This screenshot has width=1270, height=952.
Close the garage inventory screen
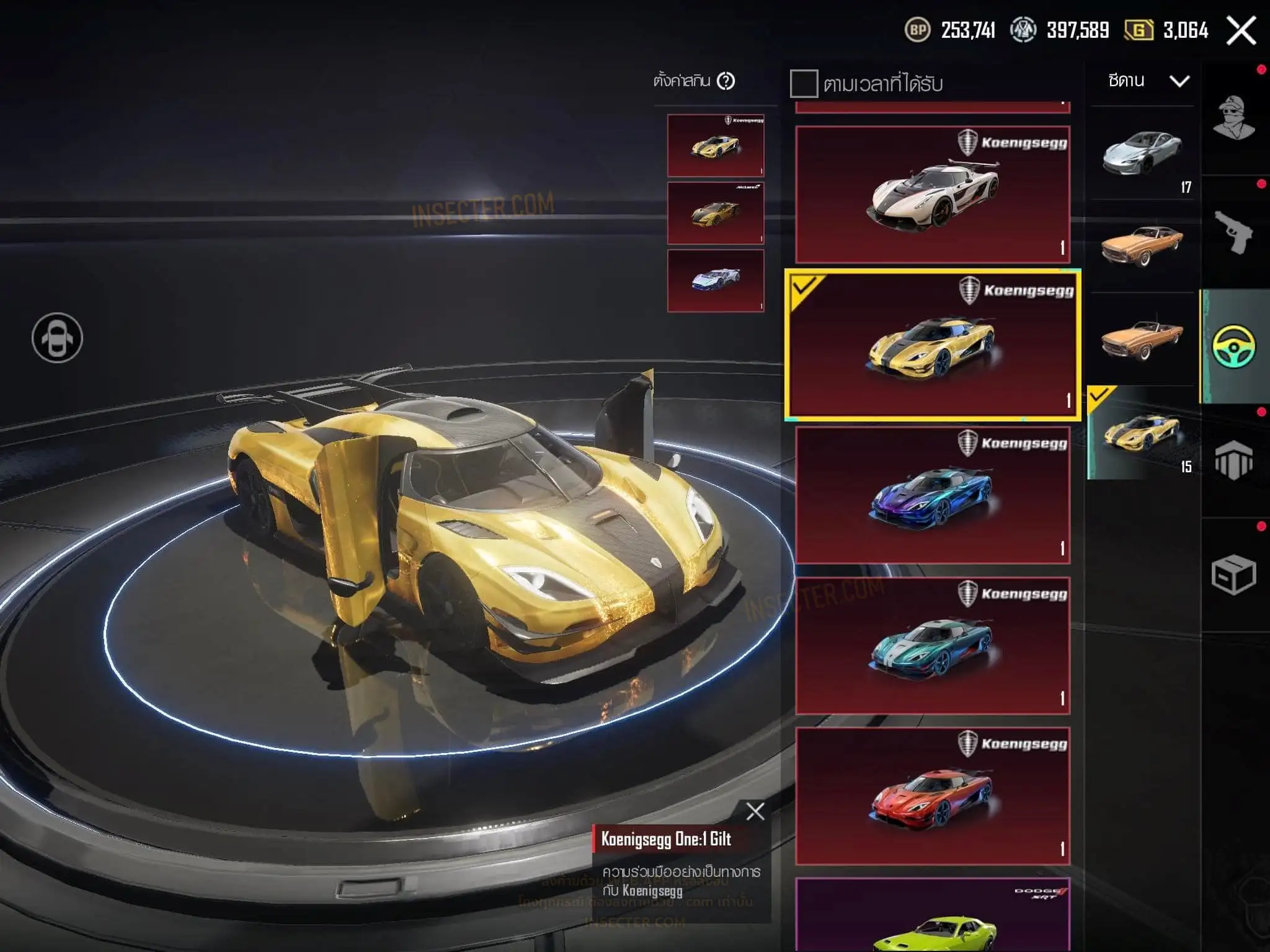point(1241,31)
